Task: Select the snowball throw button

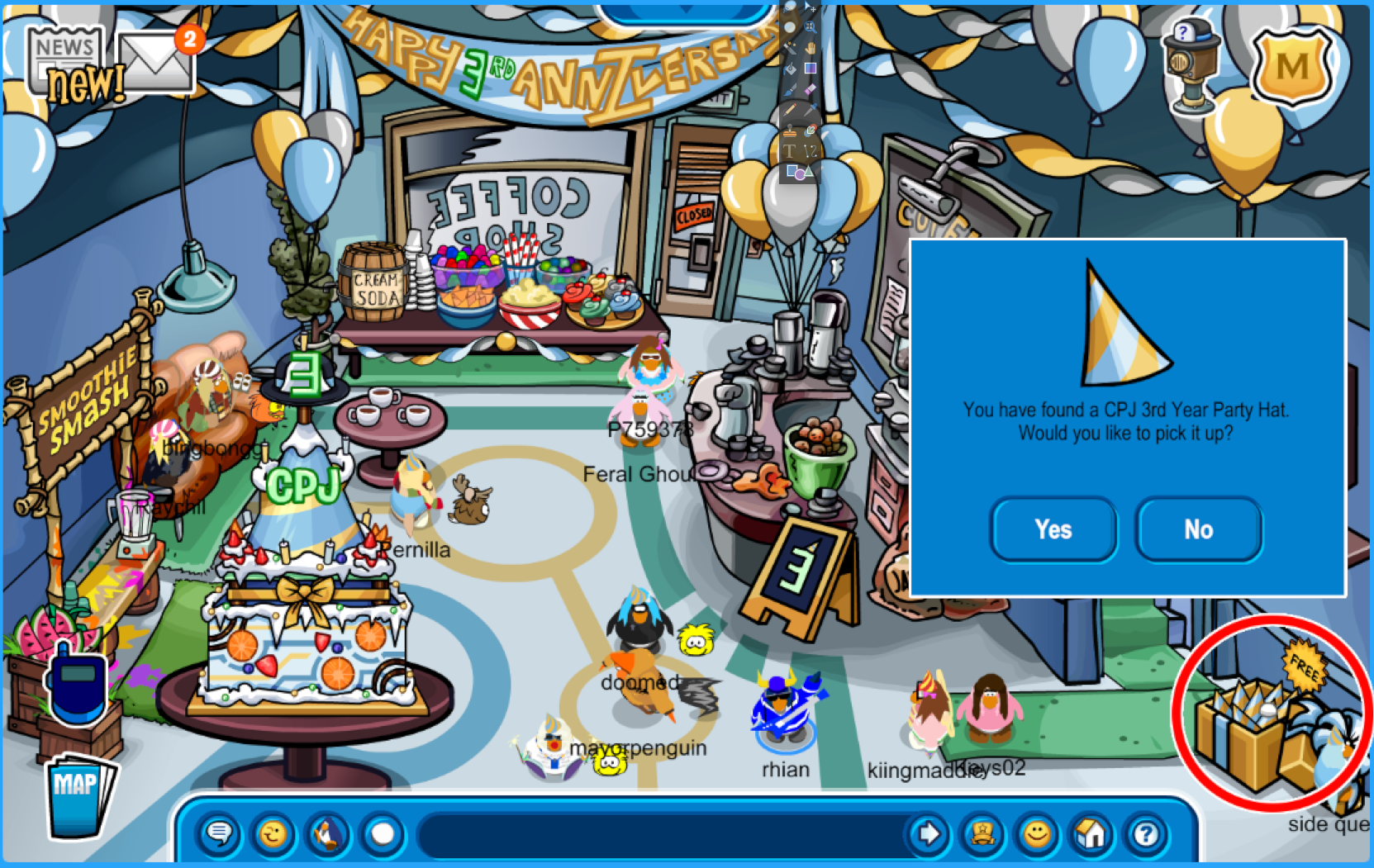Action: [383, 834]
